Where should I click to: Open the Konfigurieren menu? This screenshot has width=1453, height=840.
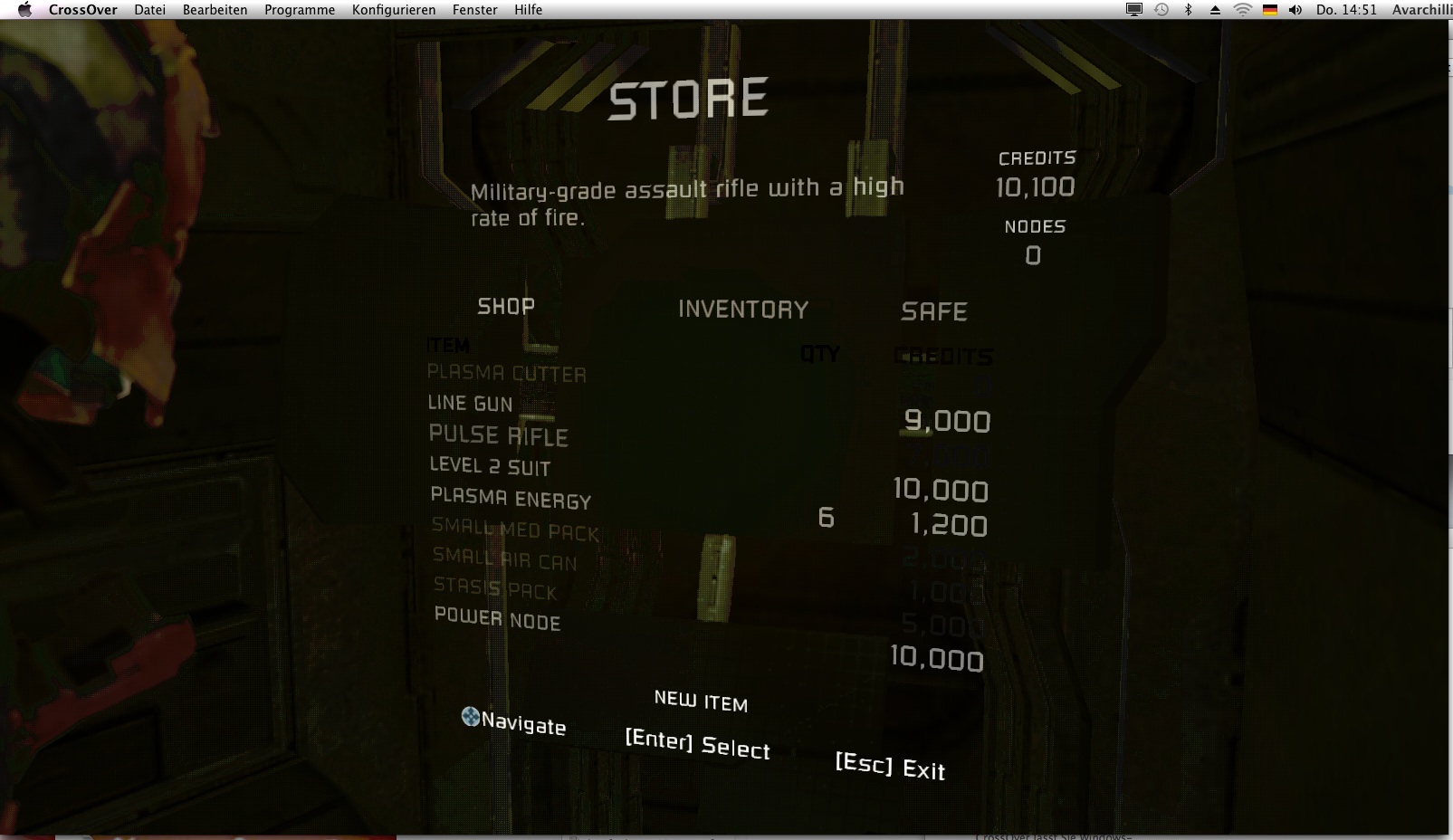[x=395, y=10]
